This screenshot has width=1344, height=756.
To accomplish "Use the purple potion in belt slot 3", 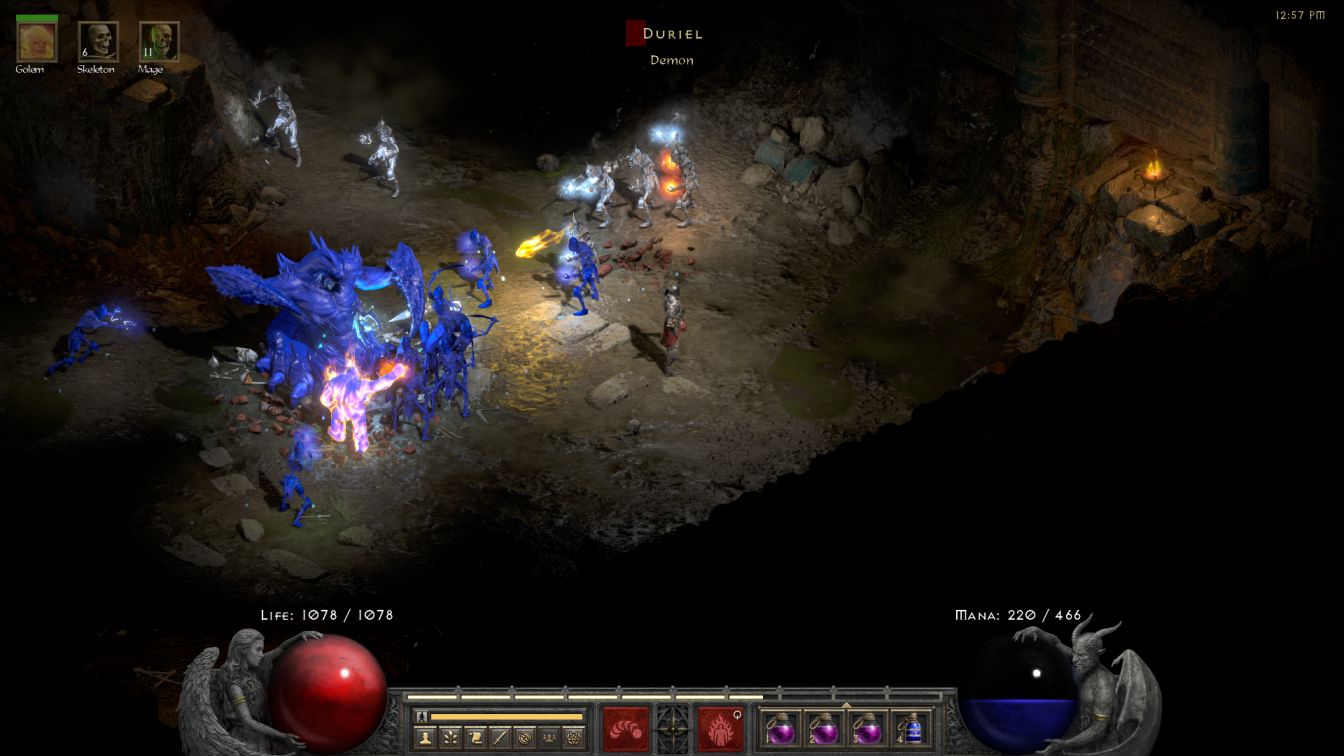I will pos(866,729).
